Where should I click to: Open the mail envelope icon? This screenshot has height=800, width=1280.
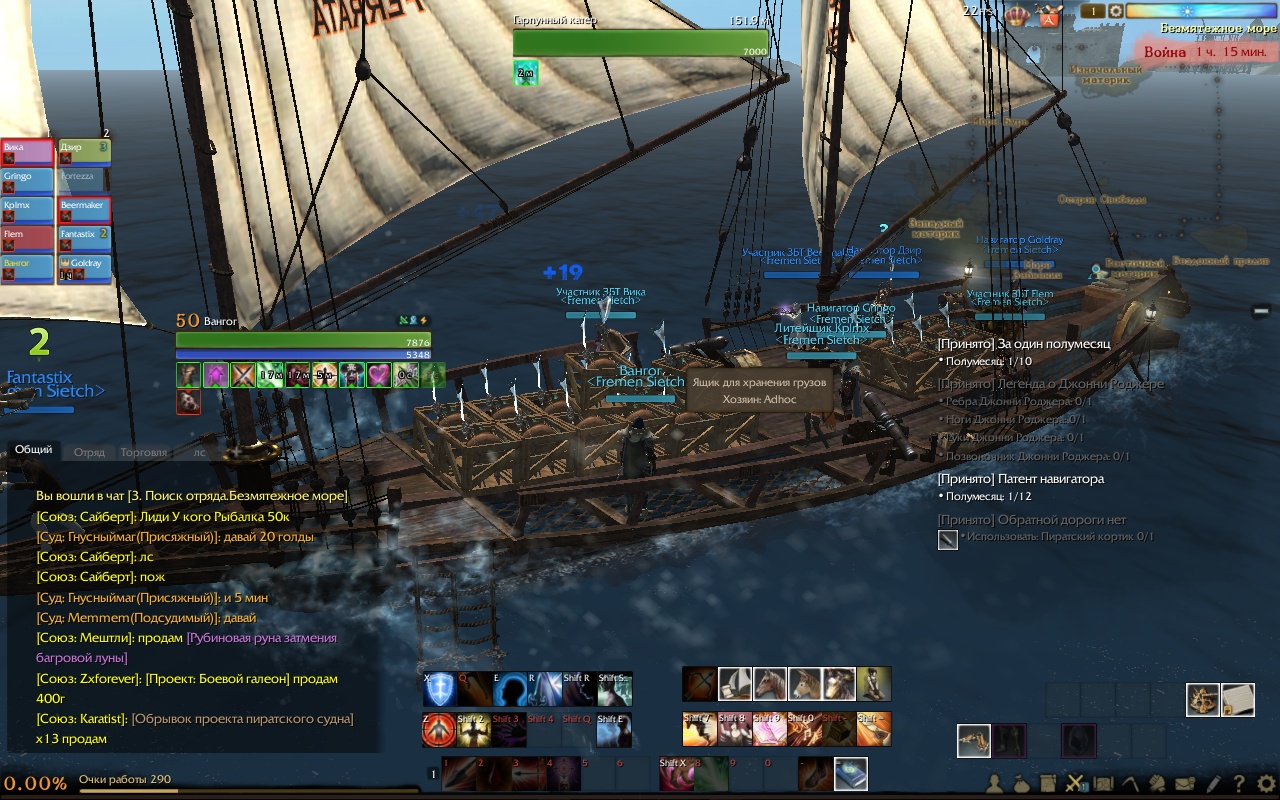[x=1186, y=784]
